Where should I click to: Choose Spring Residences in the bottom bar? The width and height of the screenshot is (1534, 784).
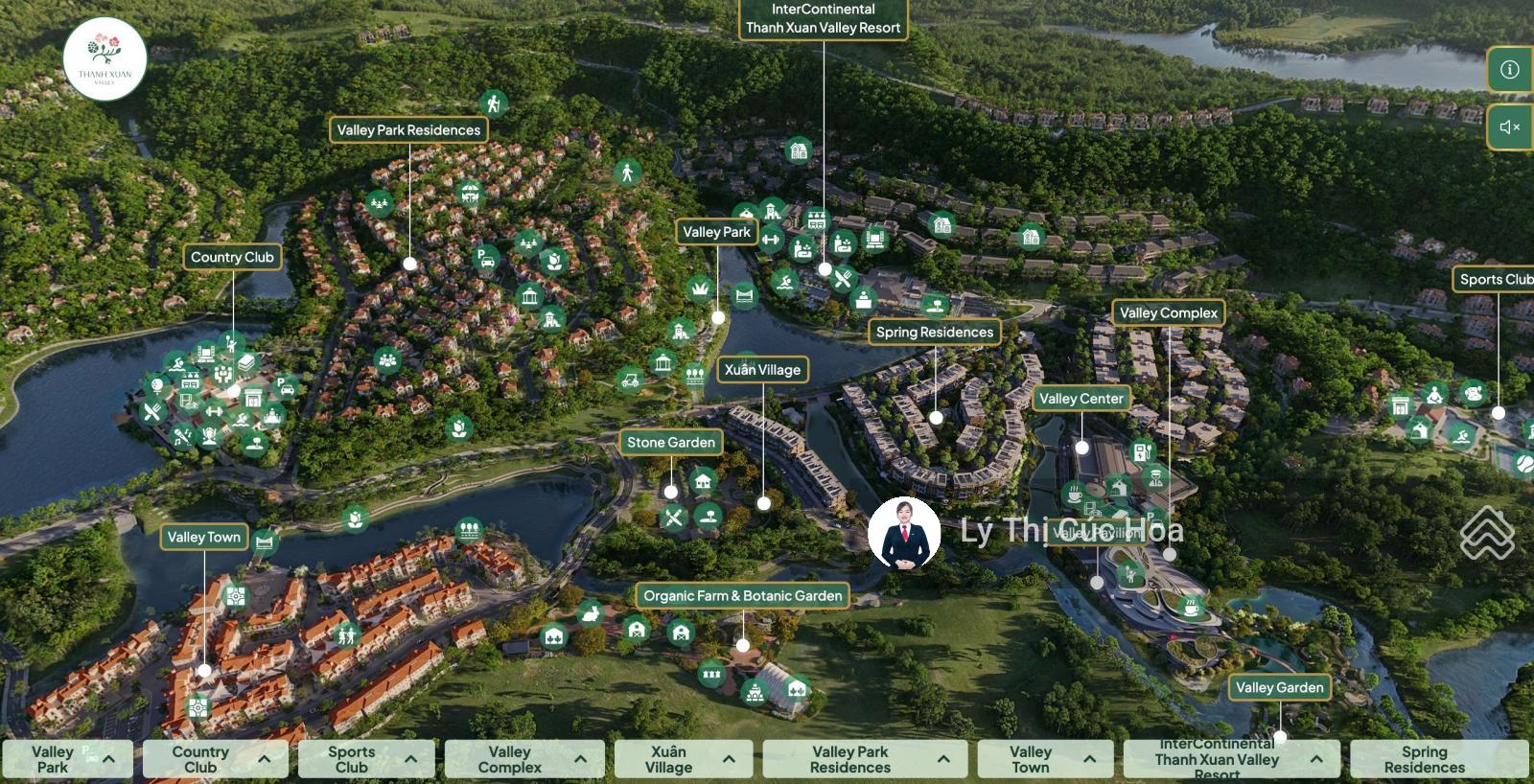1438,759
